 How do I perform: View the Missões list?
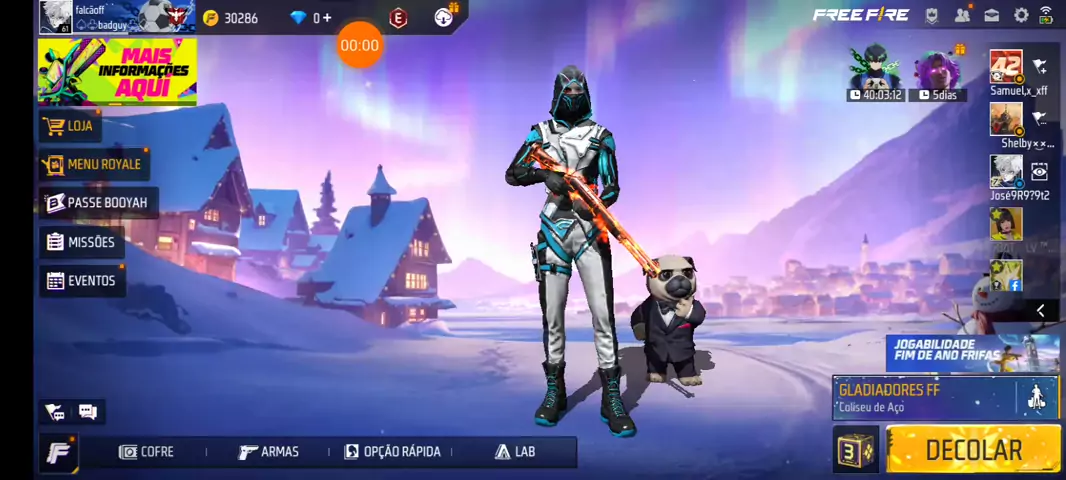click(81, 242)
